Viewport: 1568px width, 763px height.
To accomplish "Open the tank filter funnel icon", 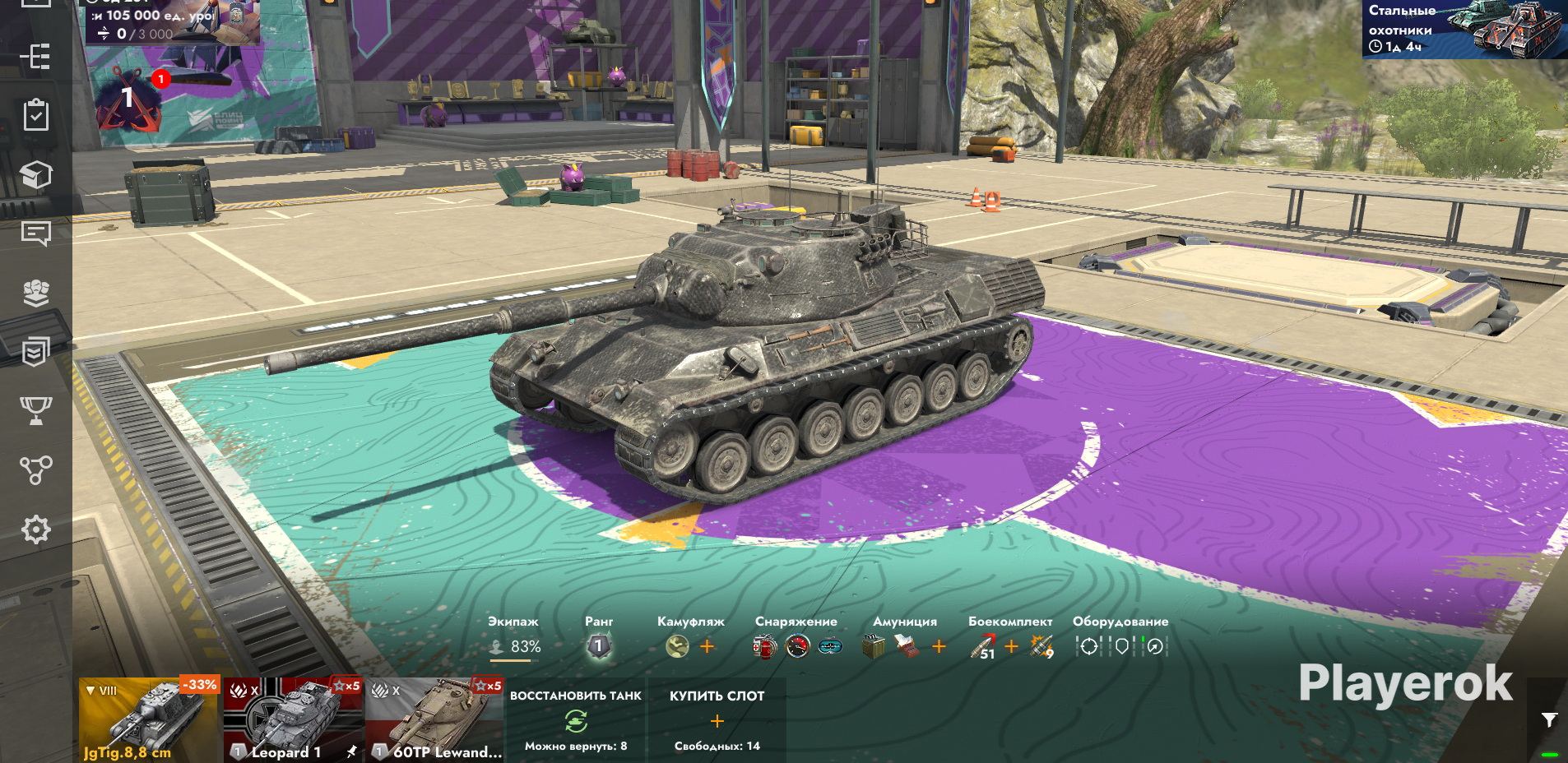I will 1549,720.
